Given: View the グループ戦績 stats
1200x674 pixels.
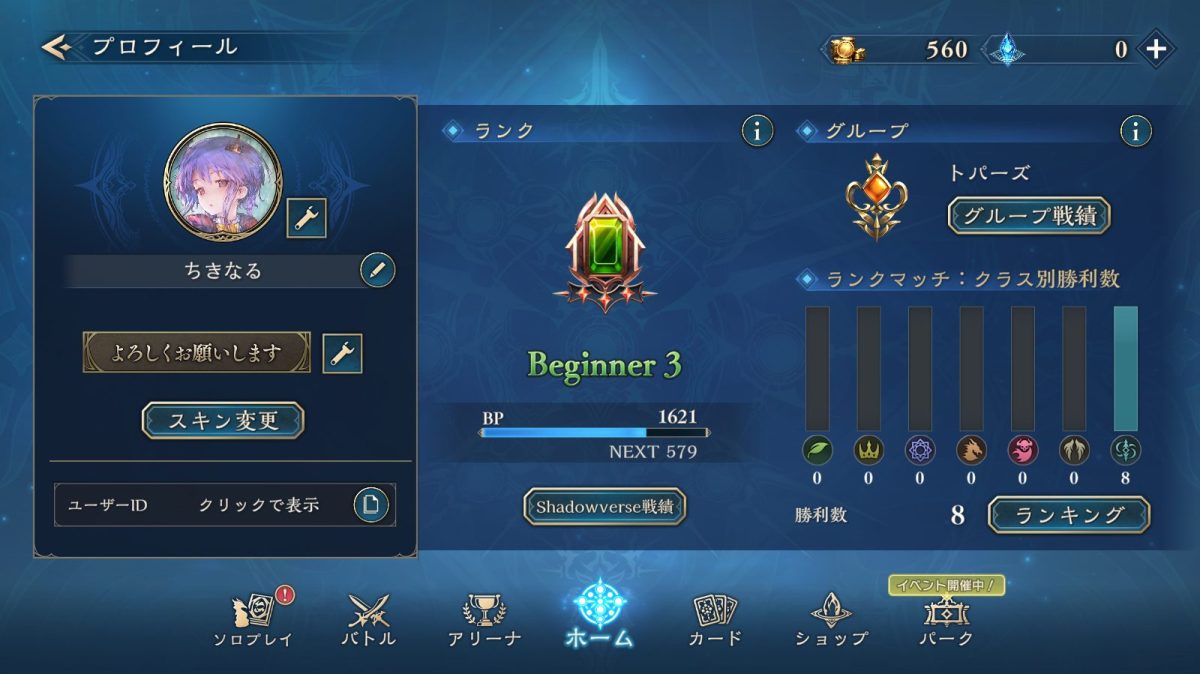Looking at the screenshot, I should pos(1028,215).
